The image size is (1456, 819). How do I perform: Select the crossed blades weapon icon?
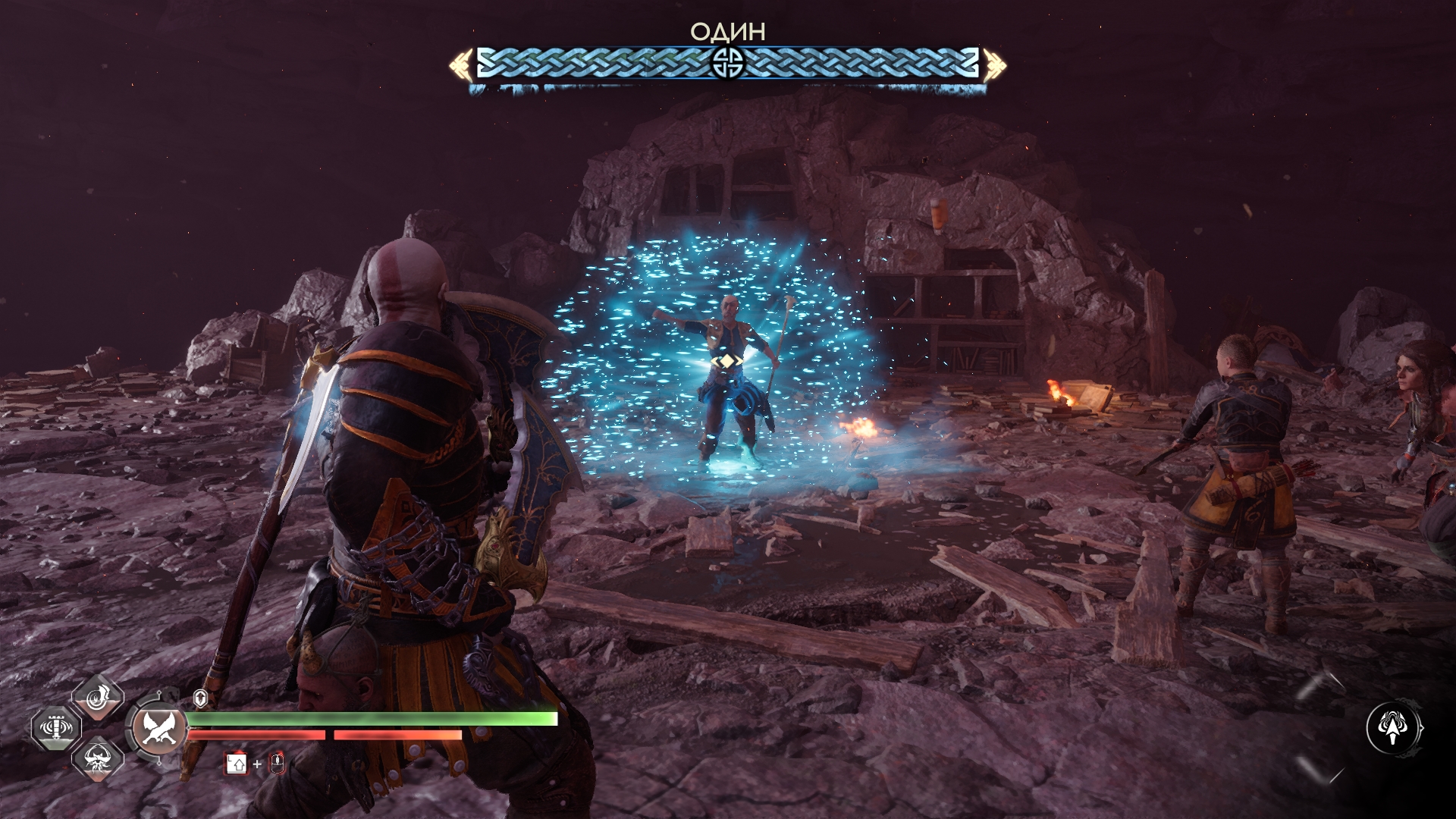(x=159, y=726)
